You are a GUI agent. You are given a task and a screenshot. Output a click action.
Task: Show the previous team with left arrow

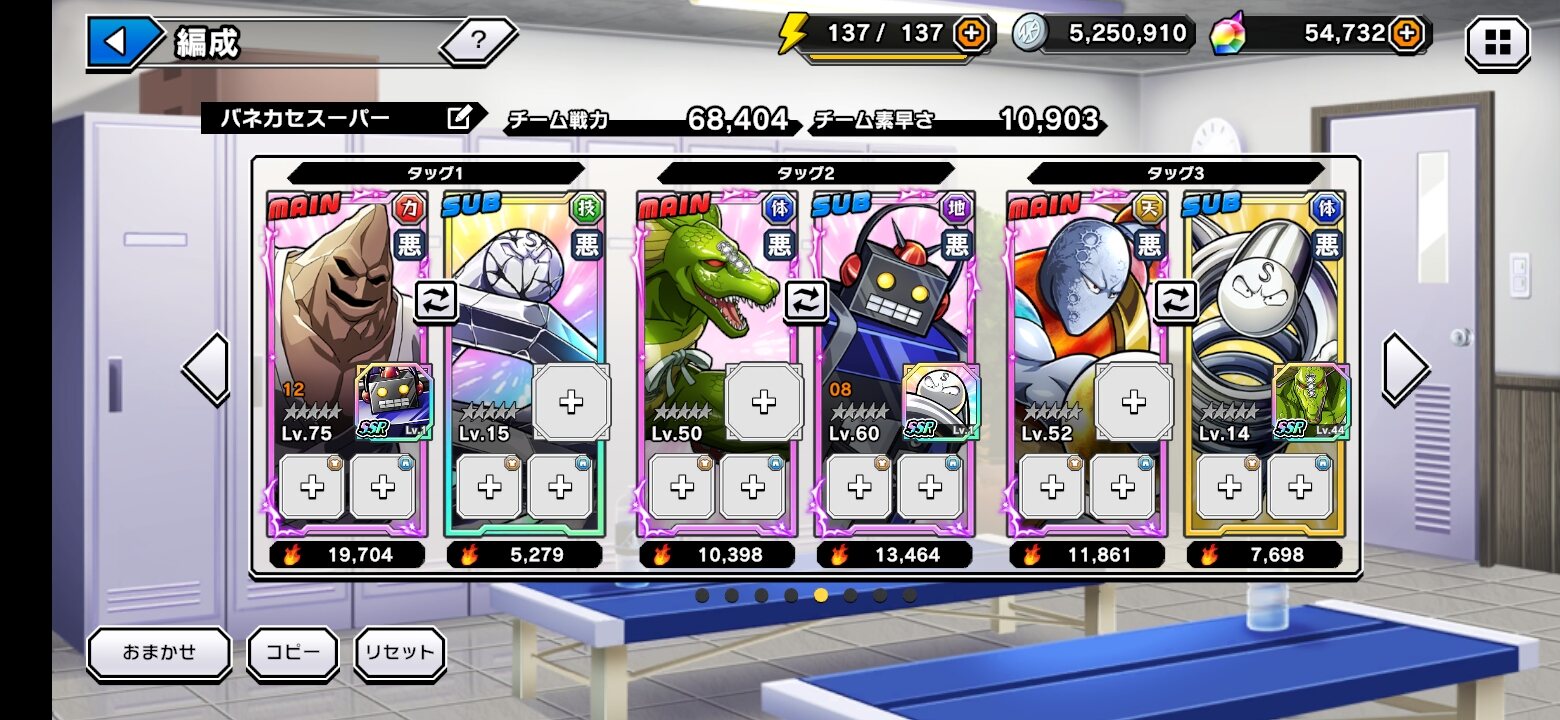point(206,369)
